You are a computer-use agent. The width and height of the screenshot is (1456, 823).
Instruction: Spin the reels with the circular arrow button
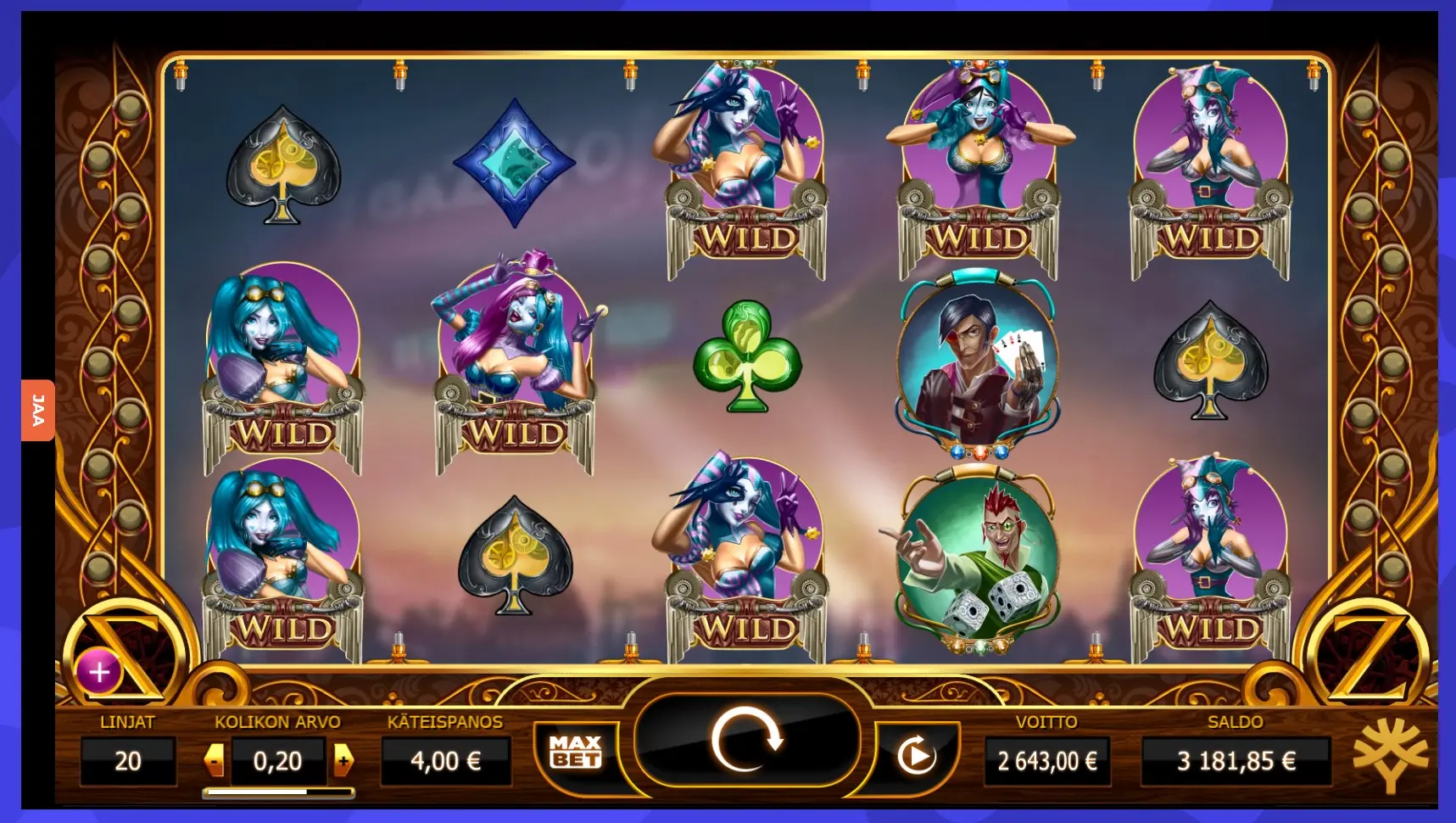(x=746, y=742)
